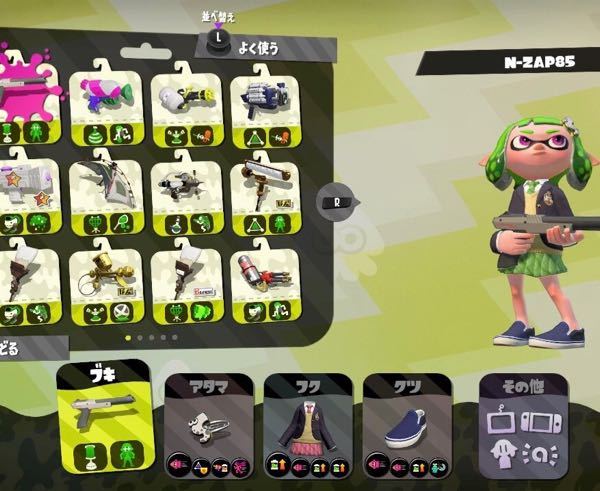
Task: Select the red and silver canister weapon
Action: (267, 285)
